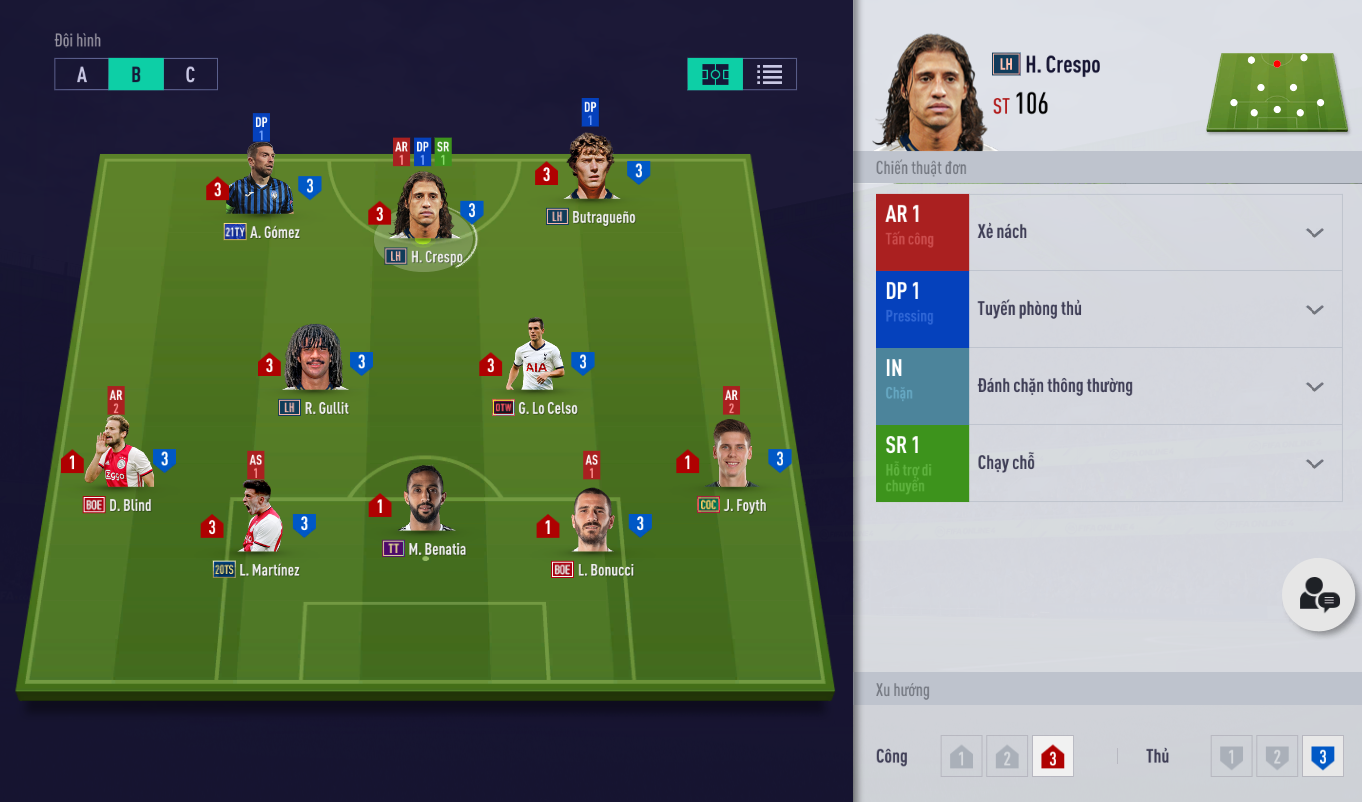The image size is (1362, 802).
Task: Select left back D. Blind
Action: pos(119,457)
